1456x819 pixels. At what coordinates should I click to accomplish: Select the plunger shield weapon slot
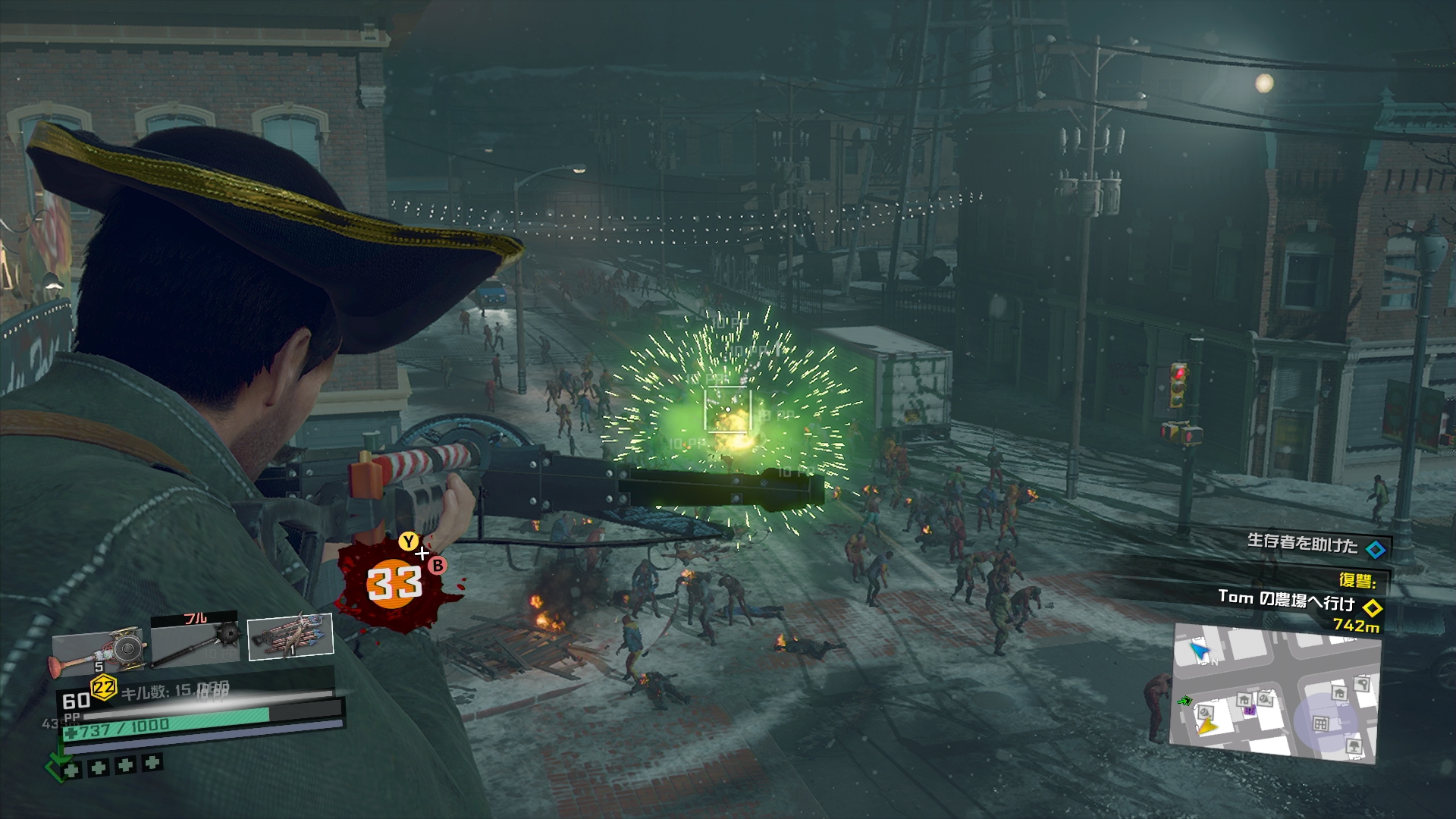click(x=99, y=648)
